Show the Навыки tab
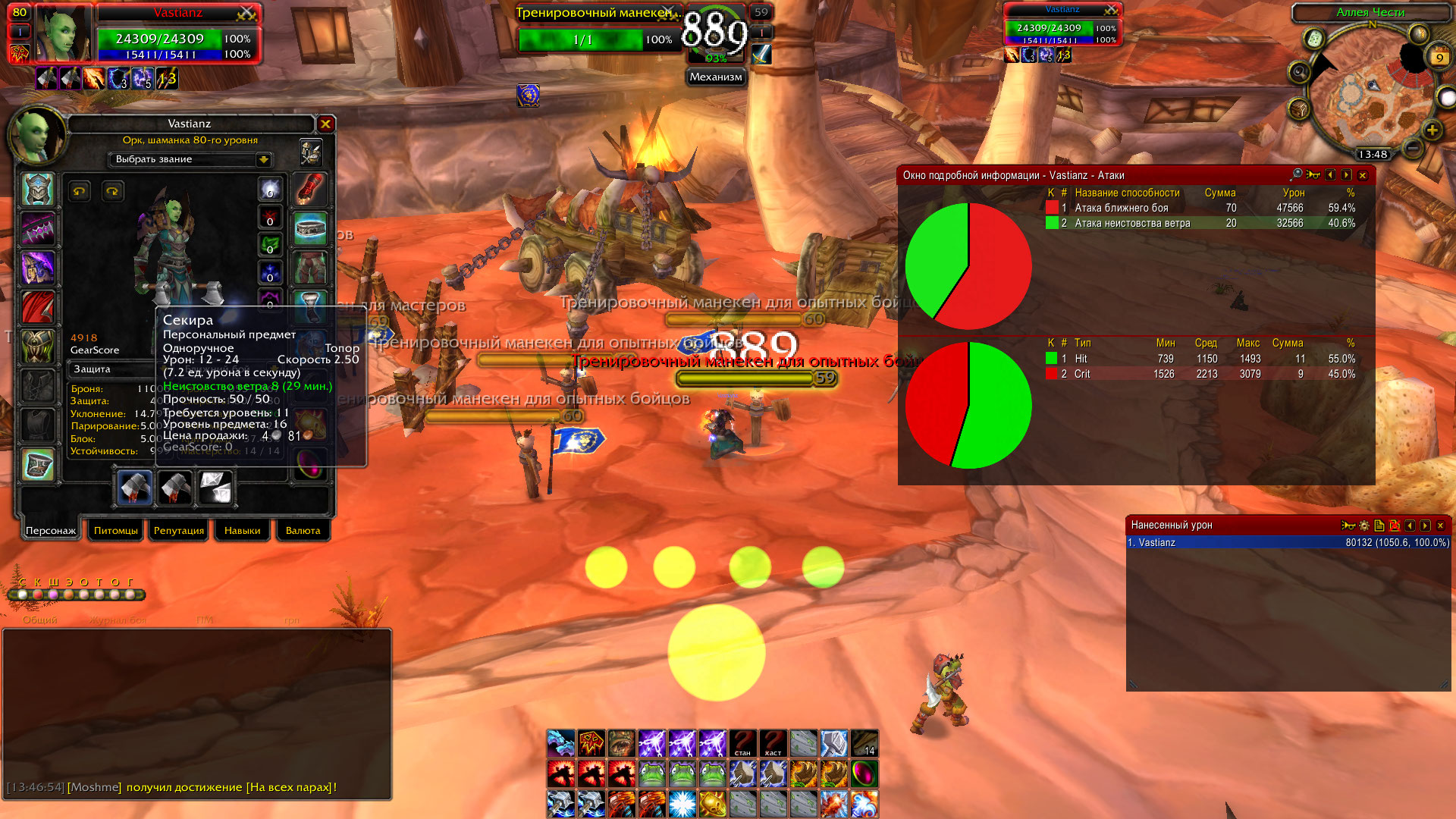 click(x=242, y=530)
